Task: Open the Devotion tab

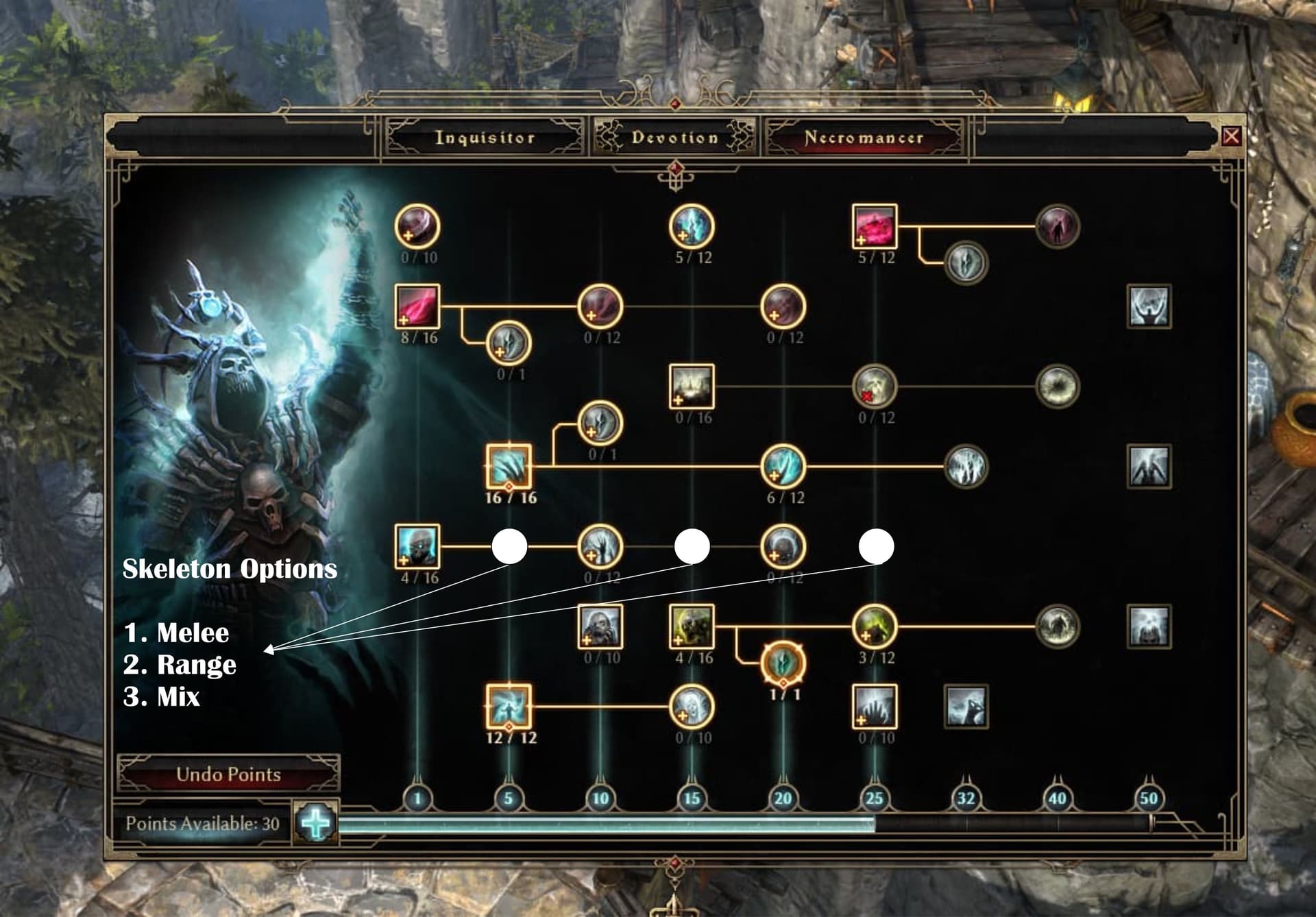Action: pos(674,138)
